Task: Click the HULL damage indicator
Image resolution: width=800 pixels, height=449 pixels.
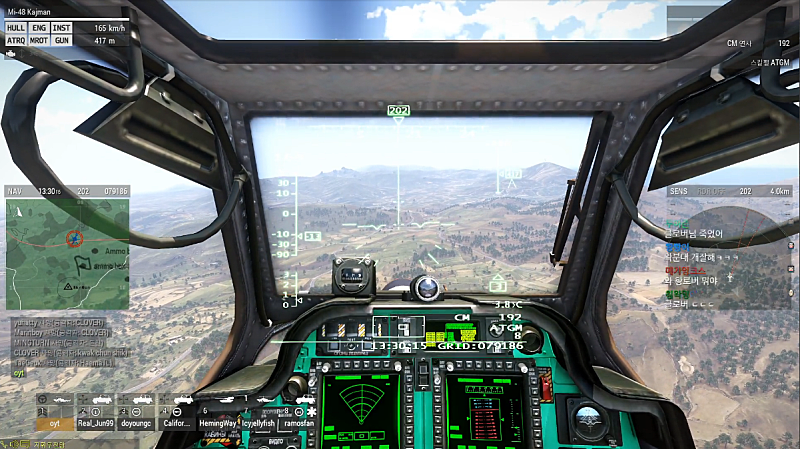Action: [x=16, y=28]
